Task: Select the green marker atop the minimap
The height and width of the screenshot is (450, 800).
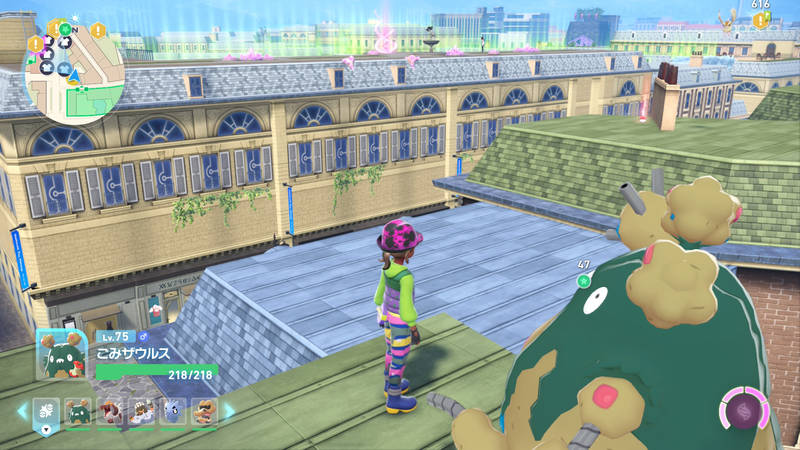Action: (x=66, y=30)
